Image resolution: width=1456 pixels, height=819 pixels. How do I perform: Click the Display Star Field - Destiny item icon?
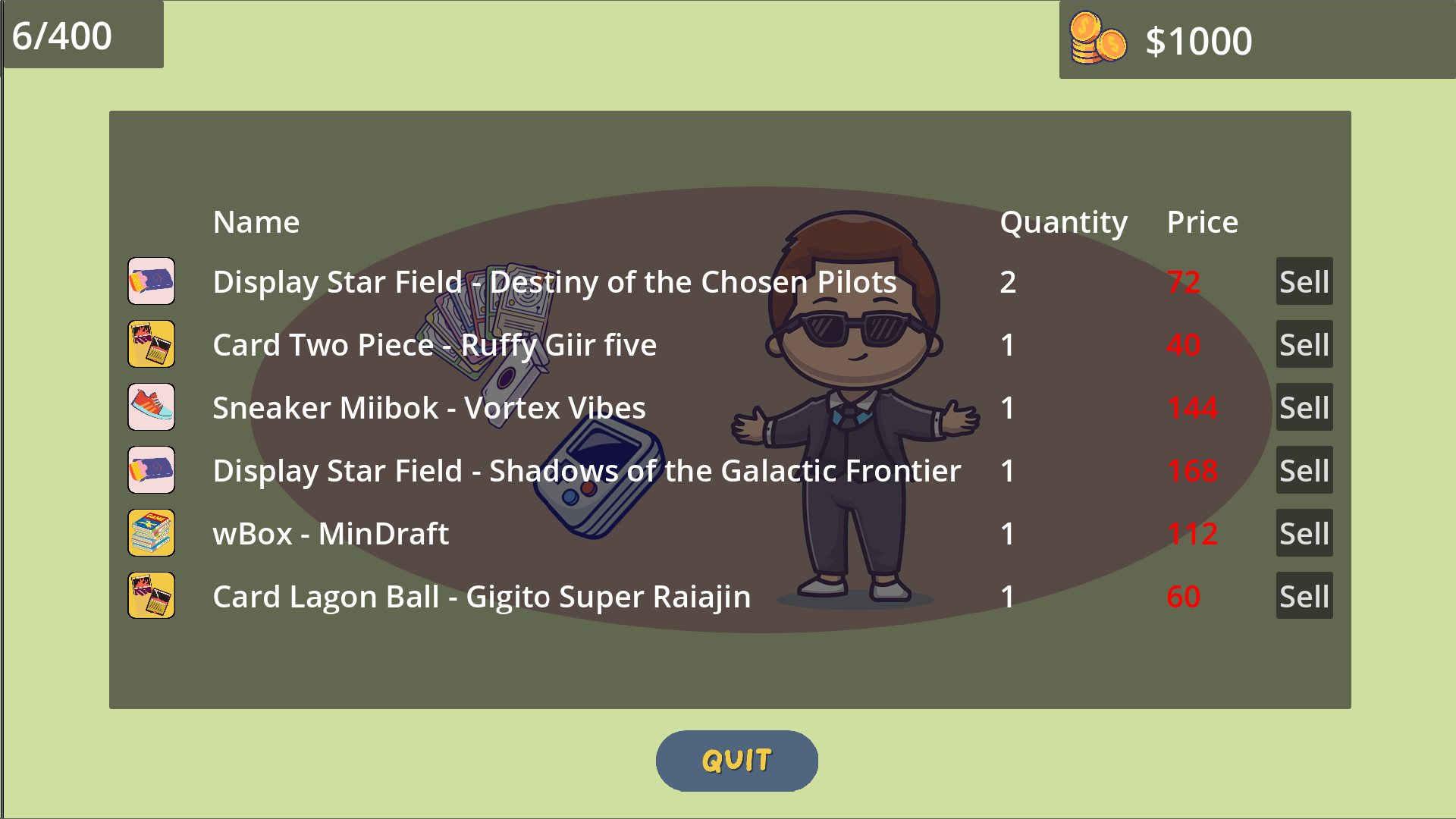151,281
